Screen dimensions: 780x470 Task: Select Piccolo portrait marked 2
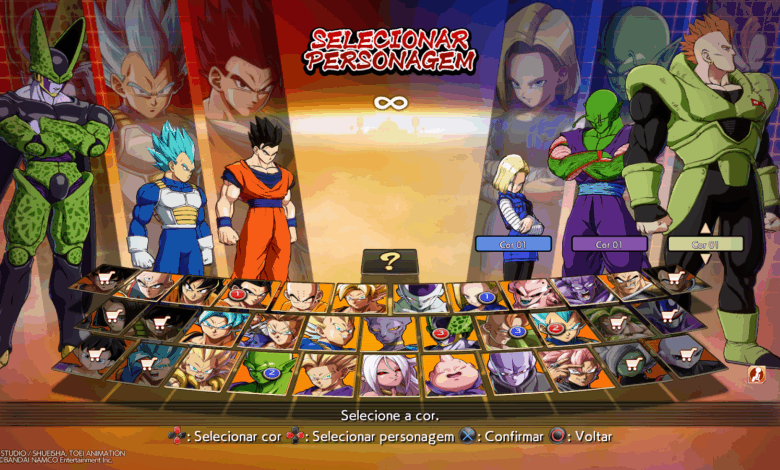[264, 371]
